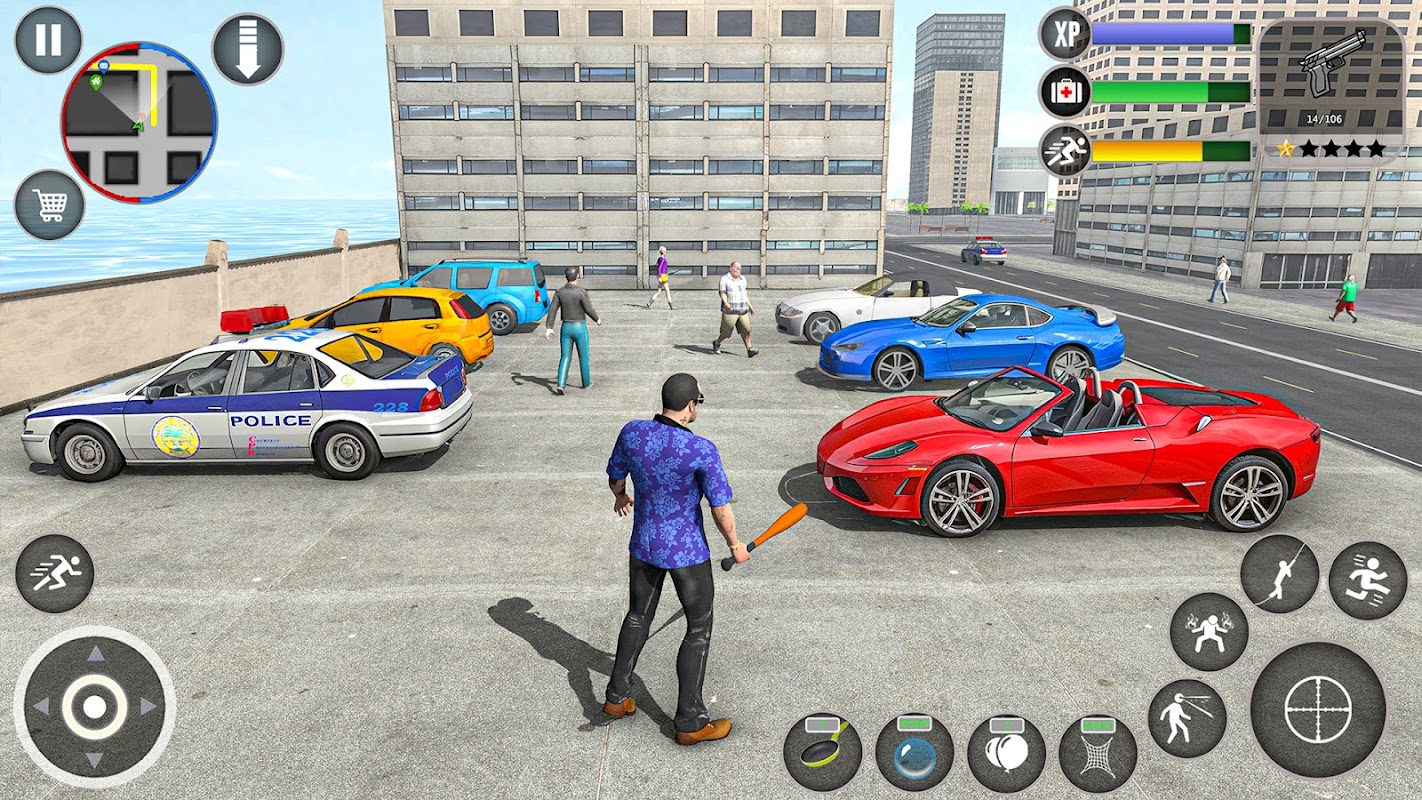Viewport: 1422px width, 800px height.
Task: Fire using the crosshair button
Action: point(1317,709)
